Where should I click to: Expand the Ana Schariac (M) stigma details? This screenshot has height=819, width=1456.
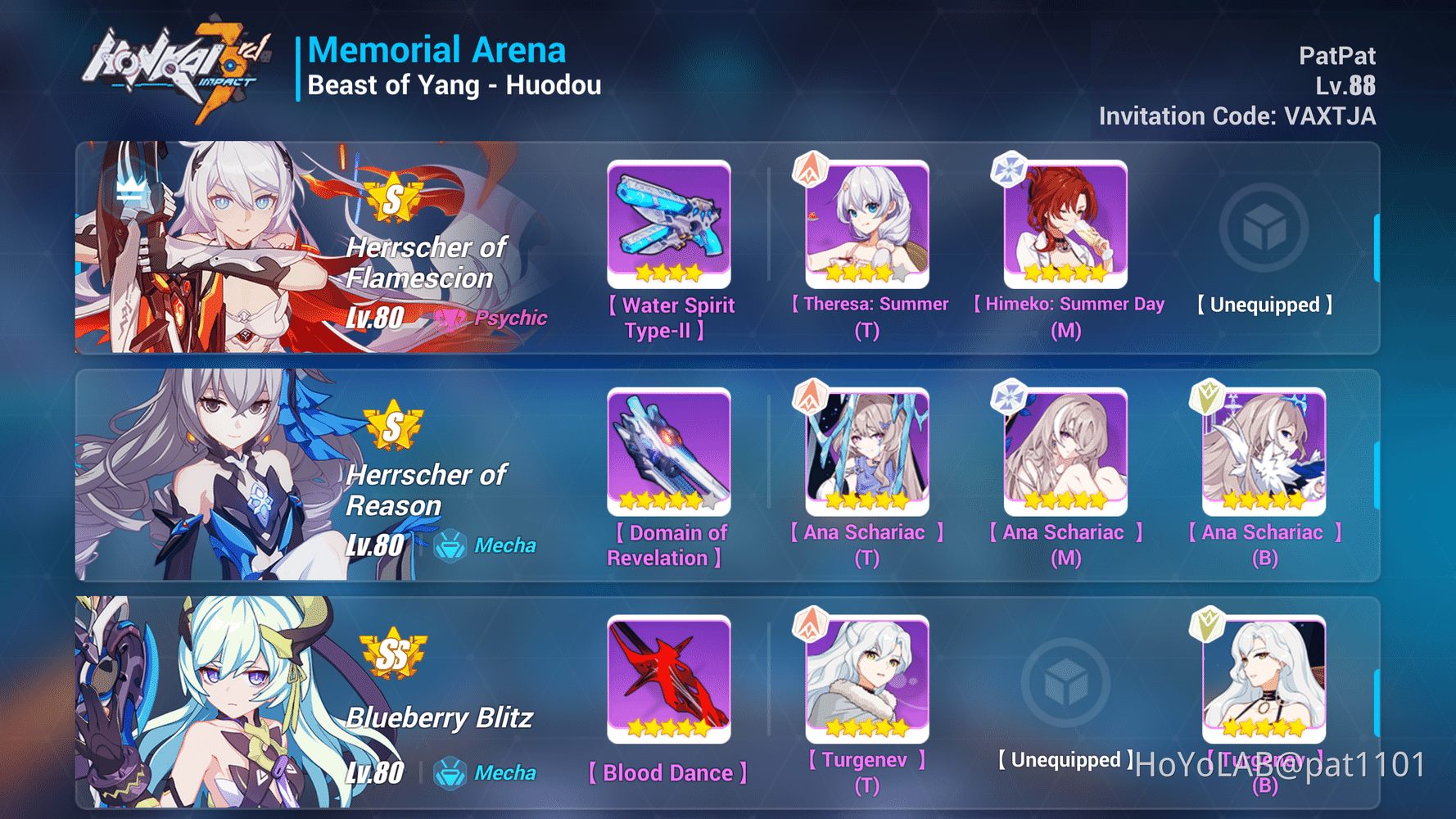click(x=1065, y=450)
